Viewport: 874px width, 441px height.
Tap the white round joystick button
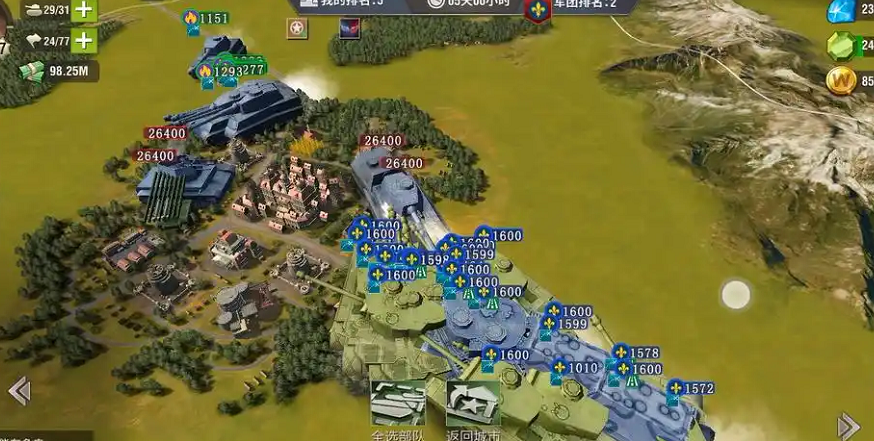pos(736,294)
